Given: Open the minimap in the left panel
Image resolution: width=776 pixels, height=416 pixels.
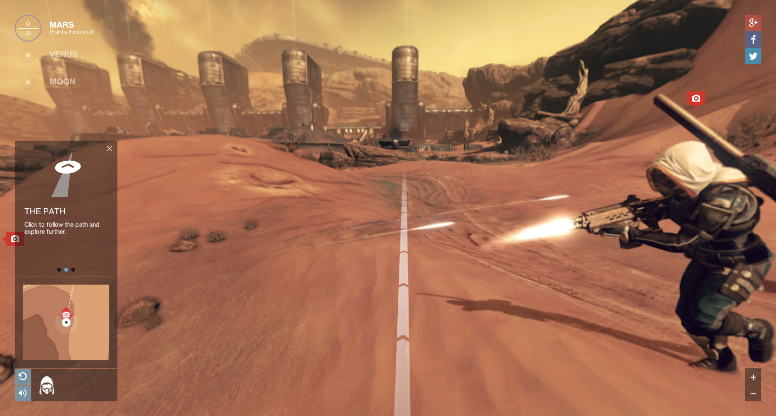Looking at the screenshot, I should coord(66,322).
